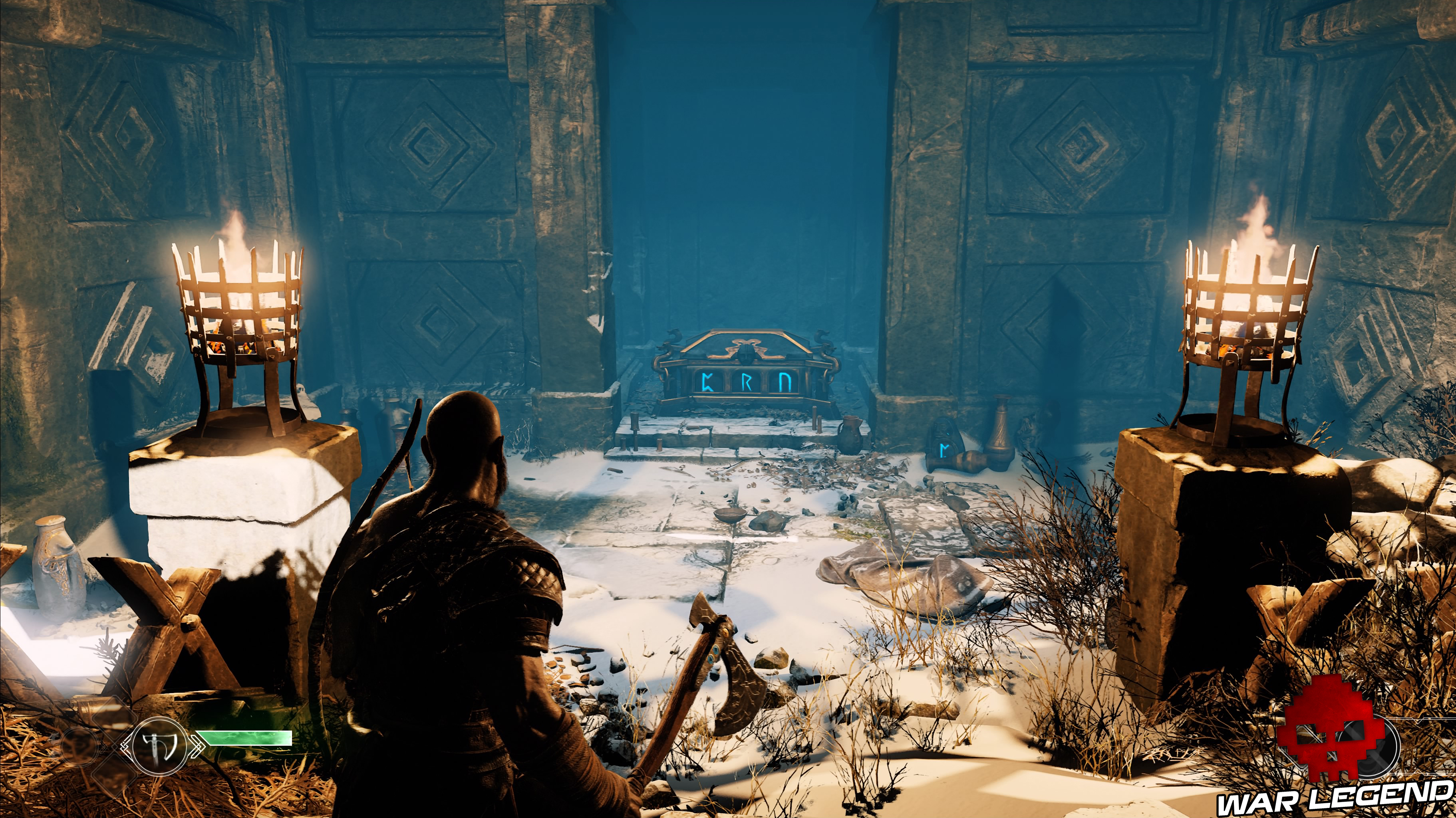This screenshot has width=1456, height=818.
Task: Click the green health bar
Action: (244, 738)
